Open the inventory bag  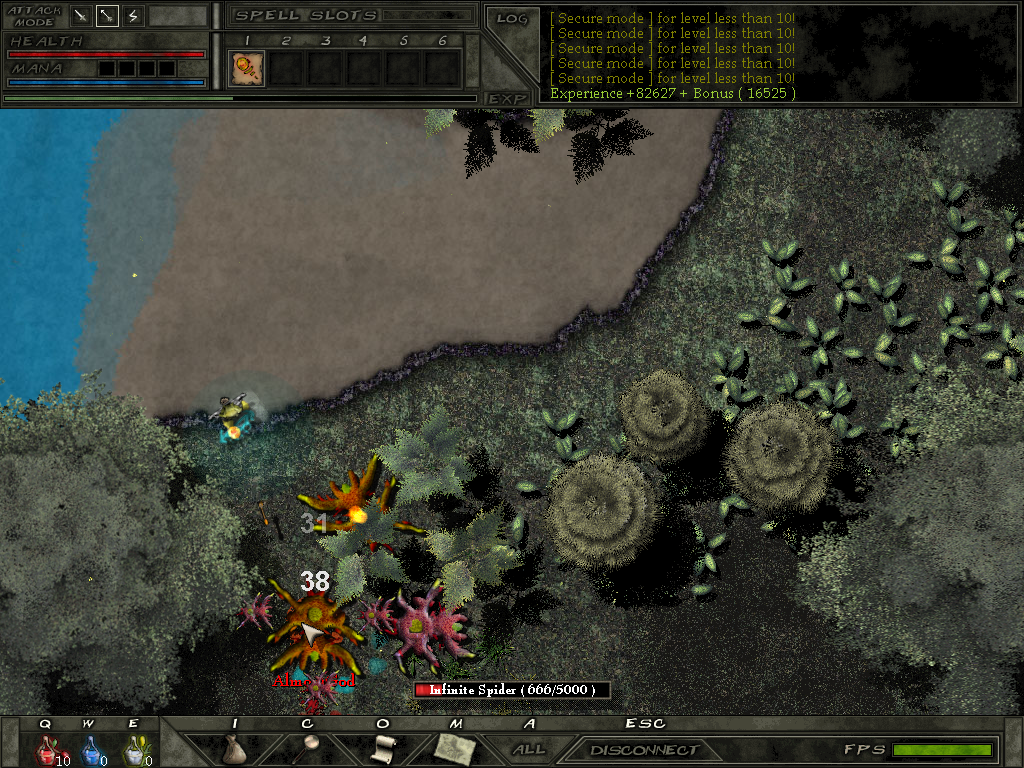[x=234, y=749]
